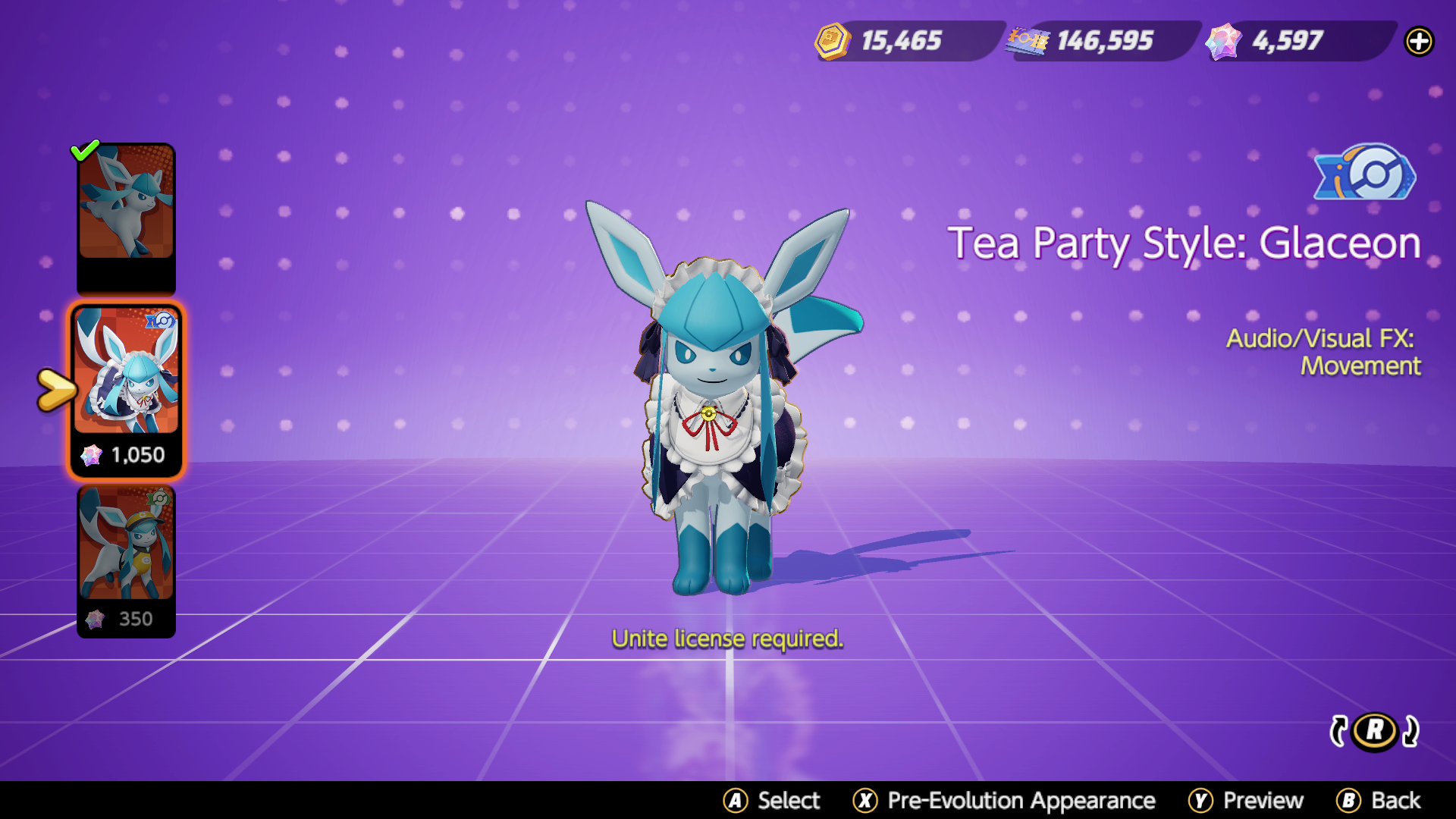This screenshot has width=1456, height=819.
Task: Click the gem icon on the 350 price tag
Action: (93, 619)
